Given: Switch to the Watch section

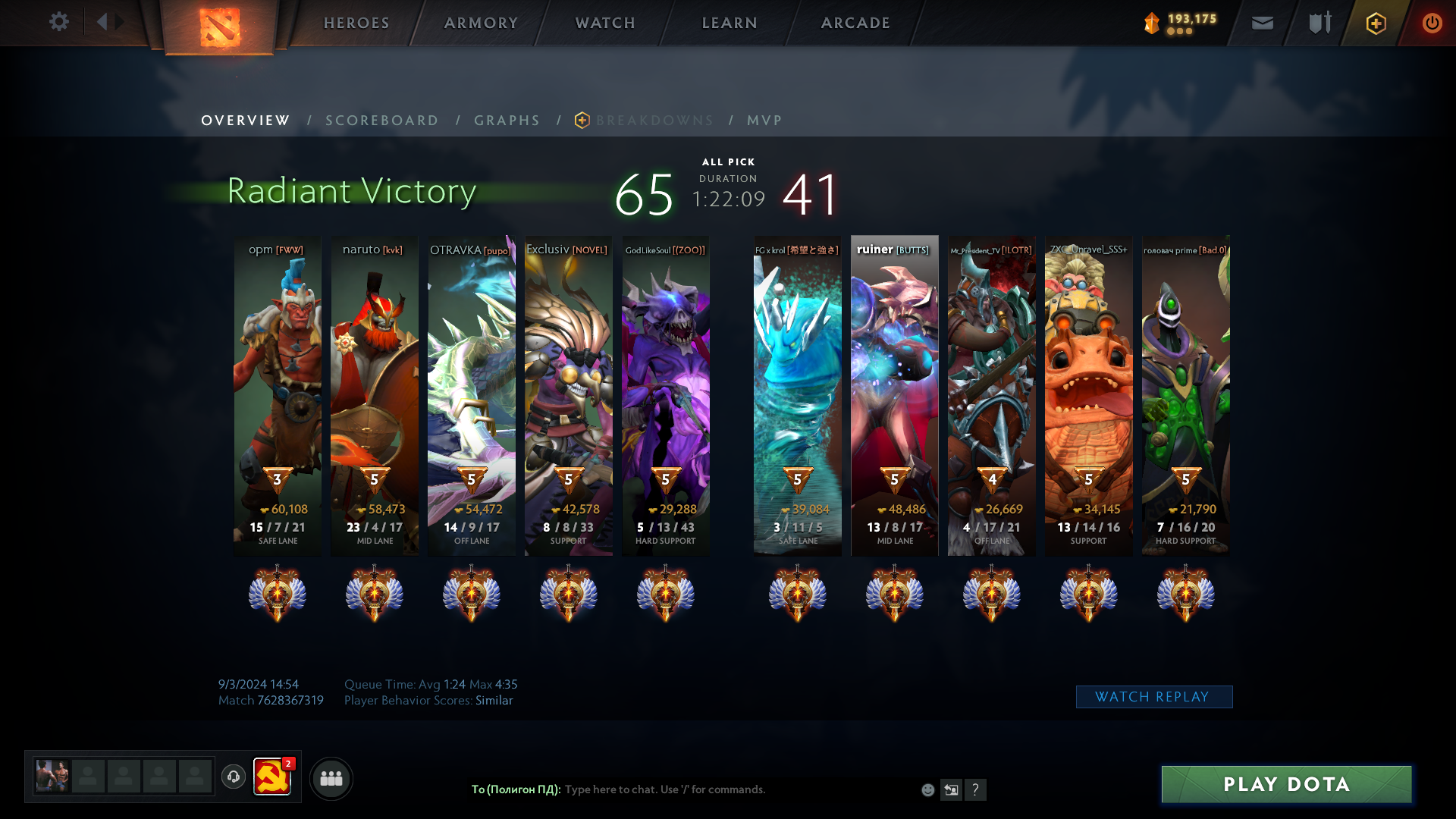Looking at the screenshot, I should [605, 23].
